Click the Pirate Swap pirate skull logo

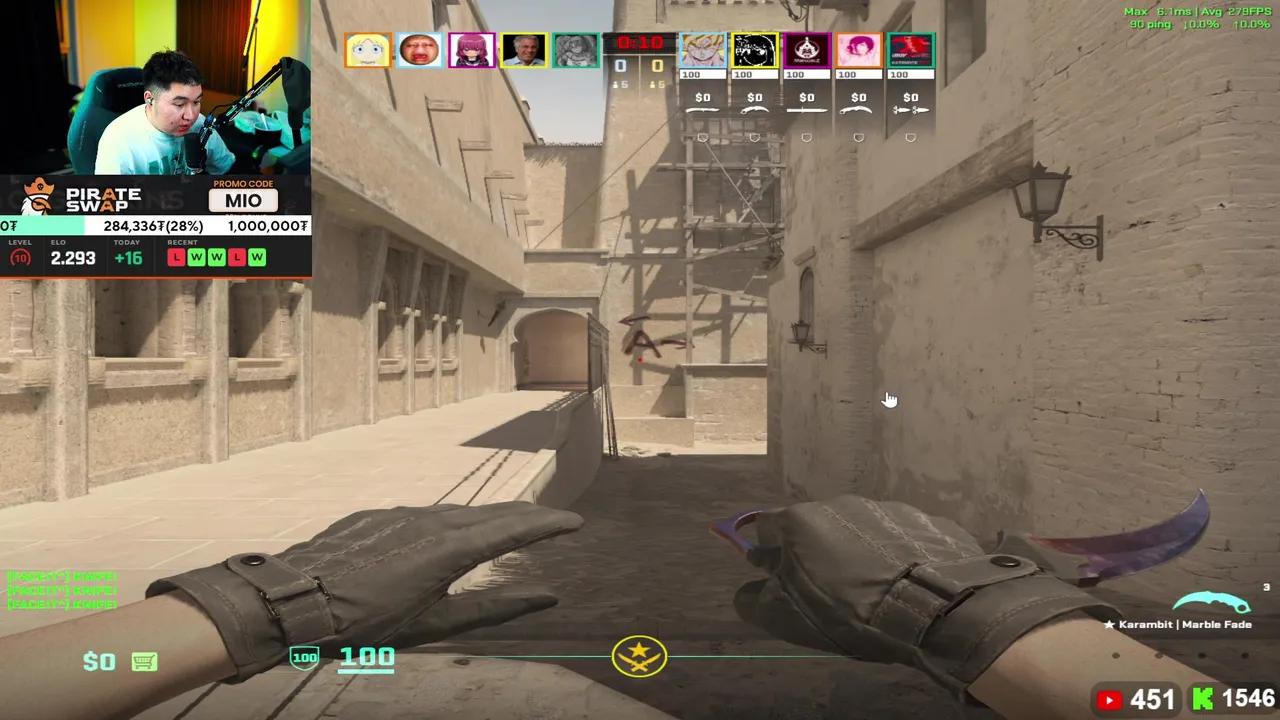(x=36, y=196)
